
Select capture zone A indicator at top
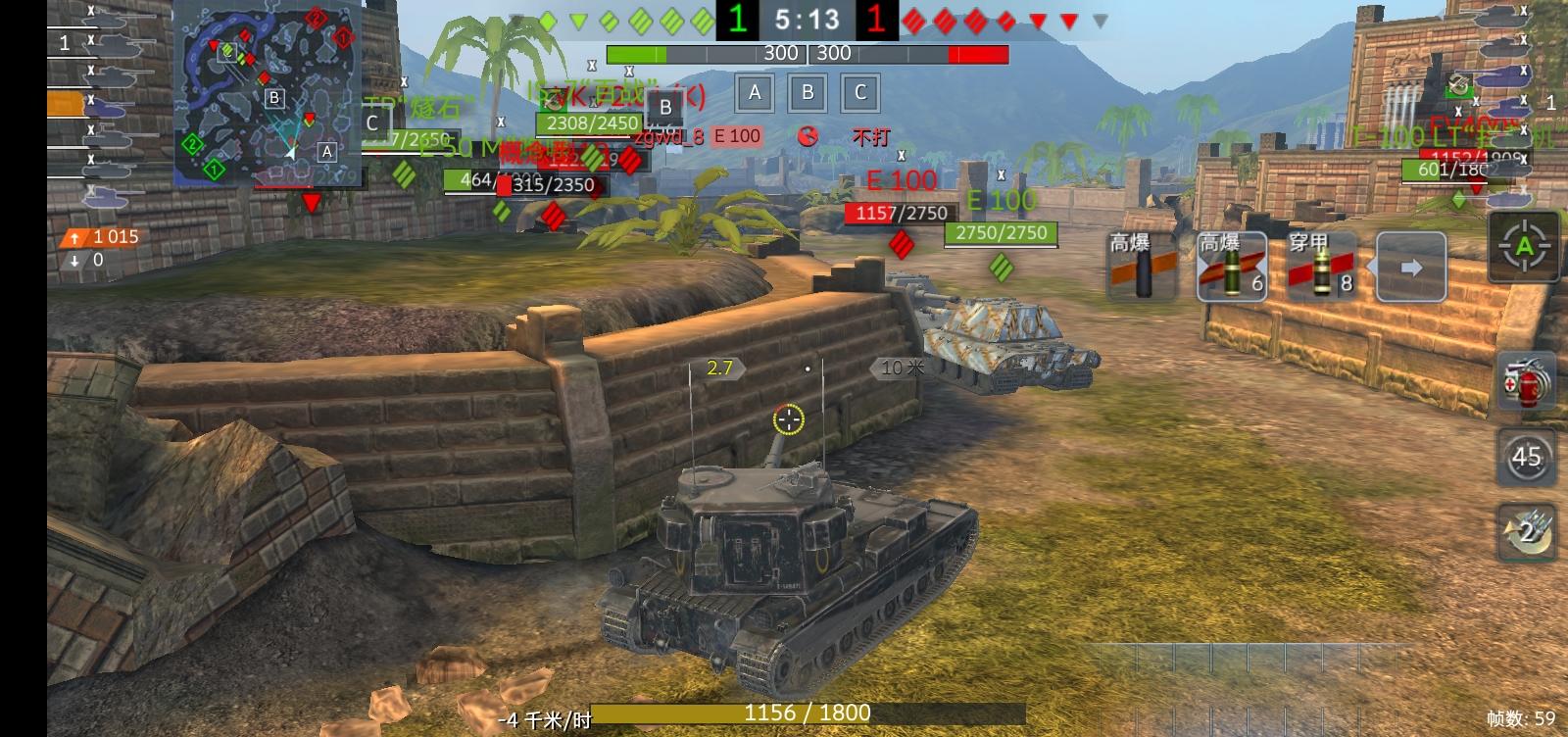755,93
